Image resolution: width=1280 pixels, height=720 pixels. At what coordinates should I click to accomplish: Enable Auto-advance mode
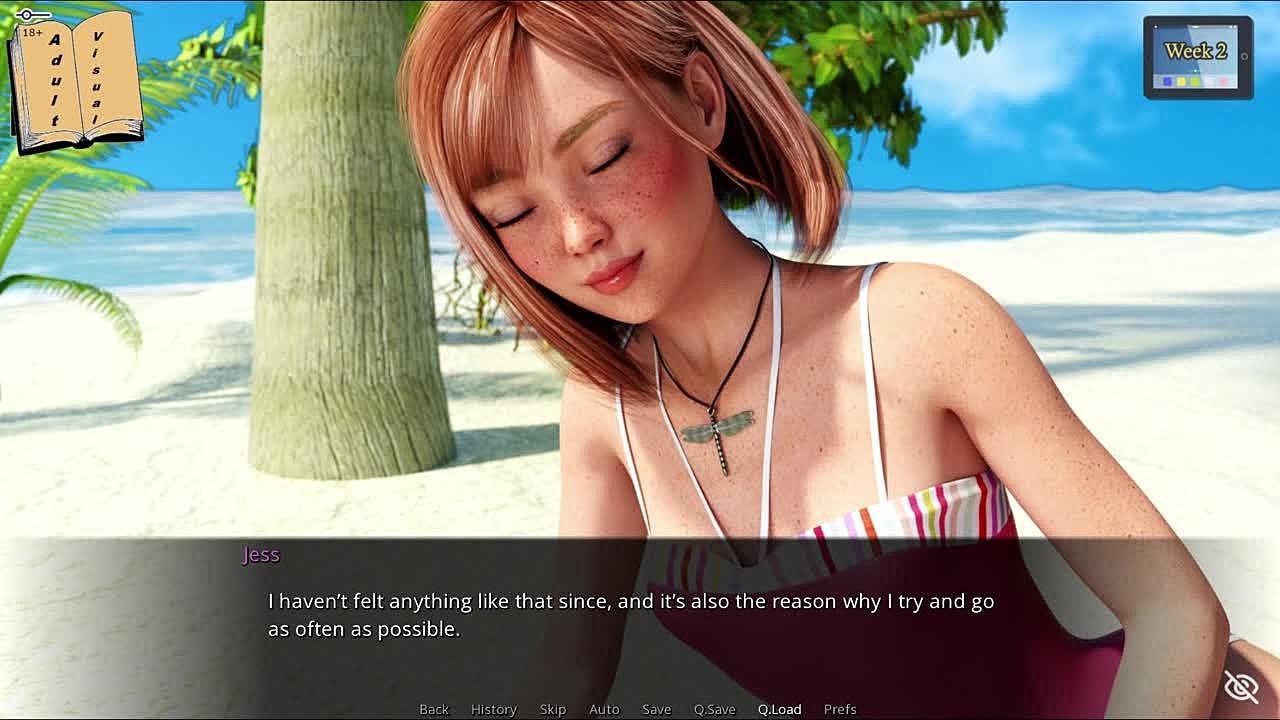click(604, 709)
